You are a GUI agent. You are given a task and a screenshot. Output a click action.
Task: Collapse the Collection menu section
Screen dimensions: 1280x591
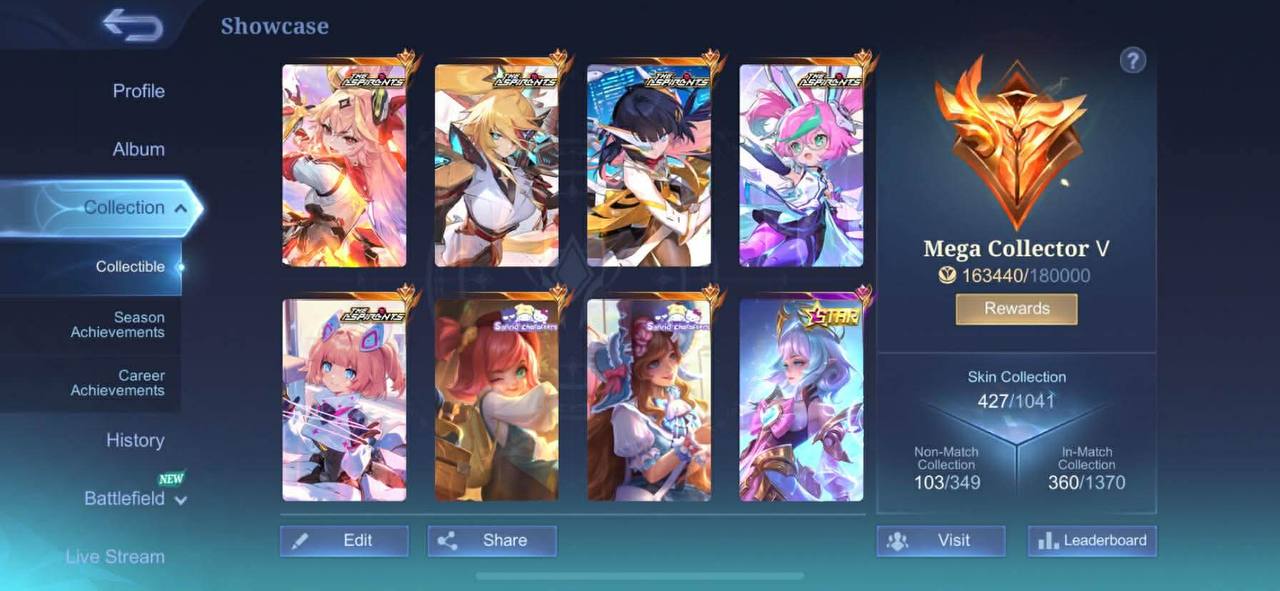coord(180,208)
